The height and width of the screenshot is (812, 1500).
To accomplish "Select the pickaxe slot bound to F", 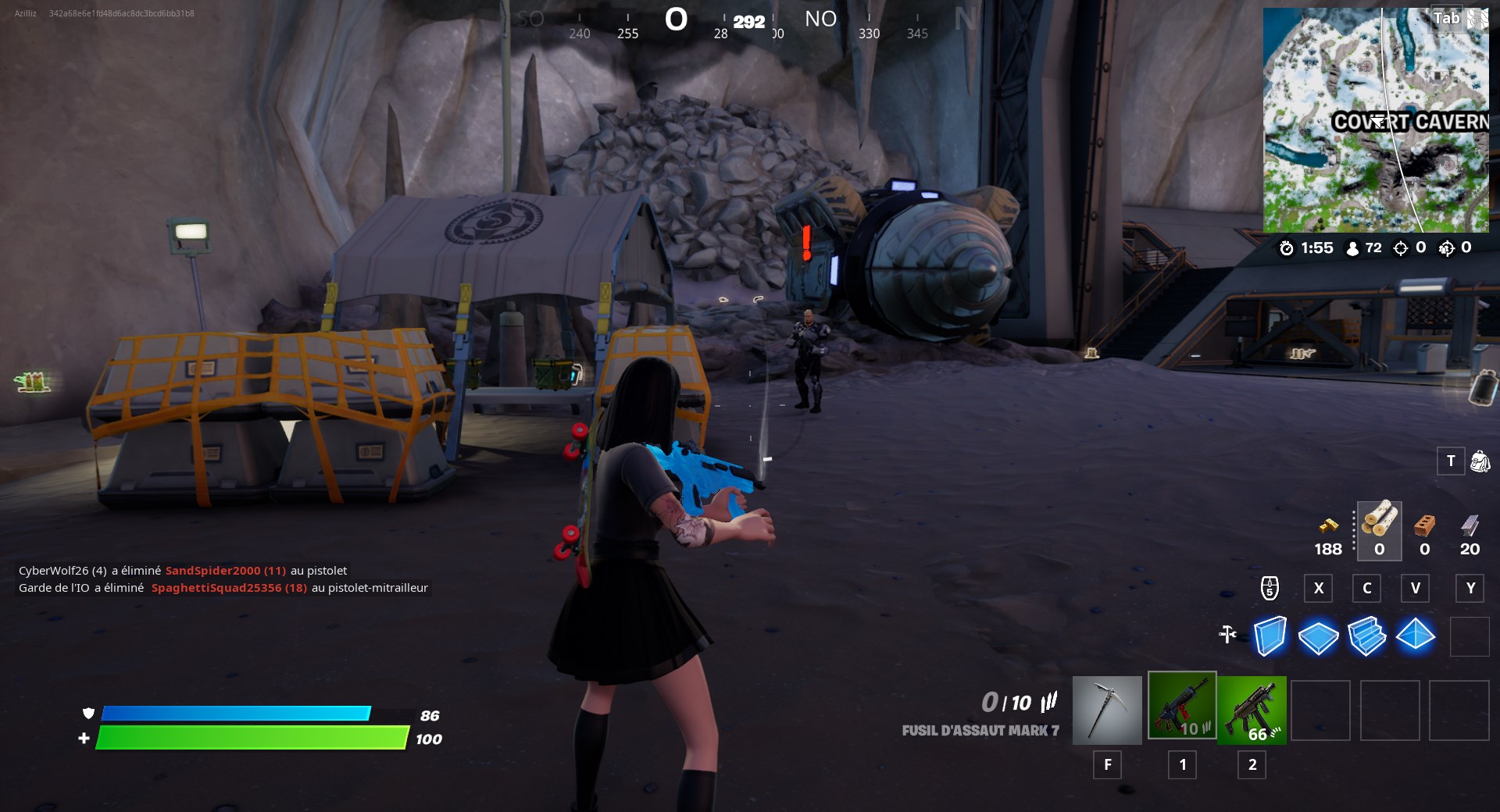I will click(x=1107, y=710).
